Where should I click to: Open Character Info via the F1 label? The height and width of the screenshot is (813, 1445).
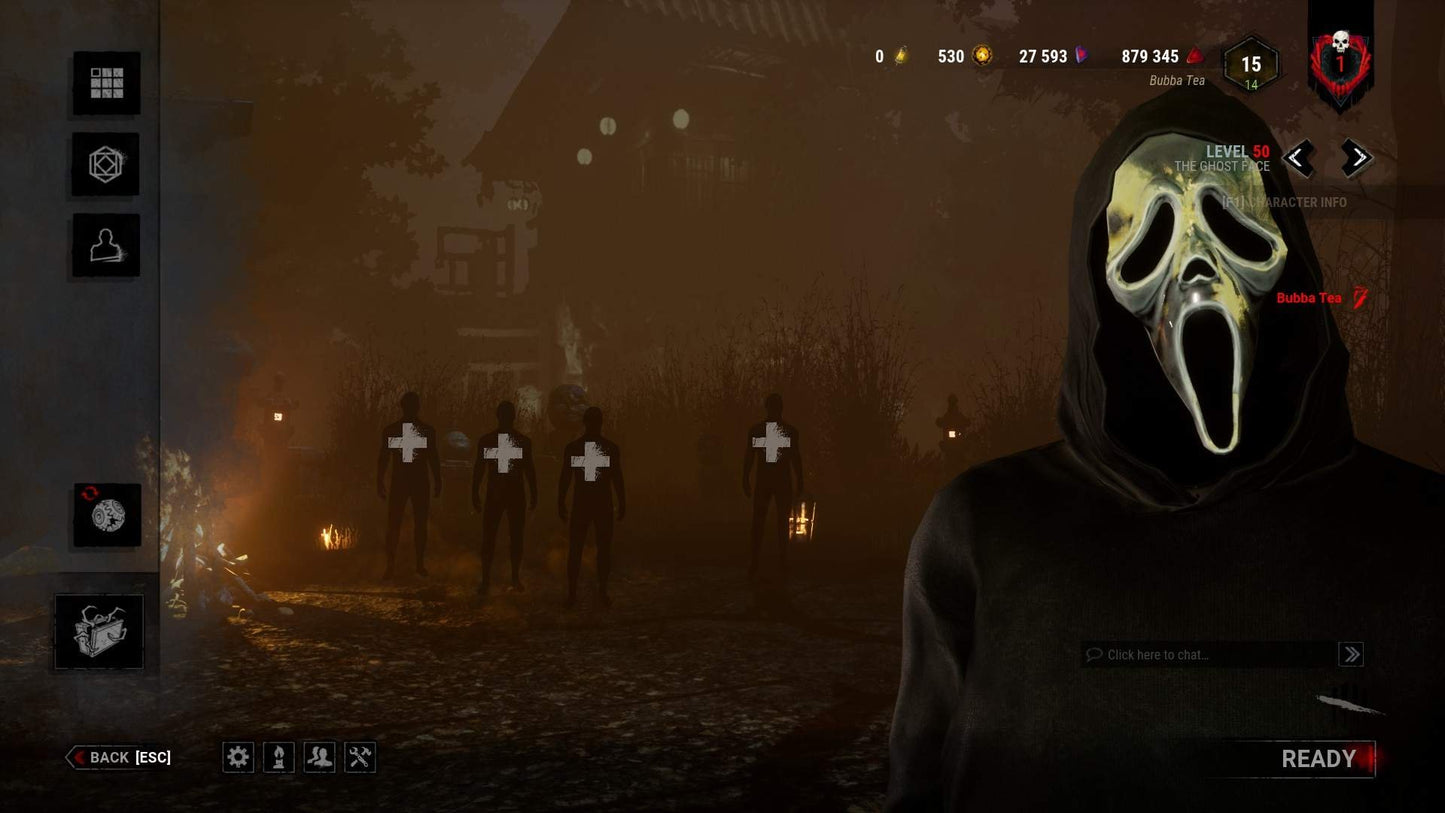coord(1285,201)
